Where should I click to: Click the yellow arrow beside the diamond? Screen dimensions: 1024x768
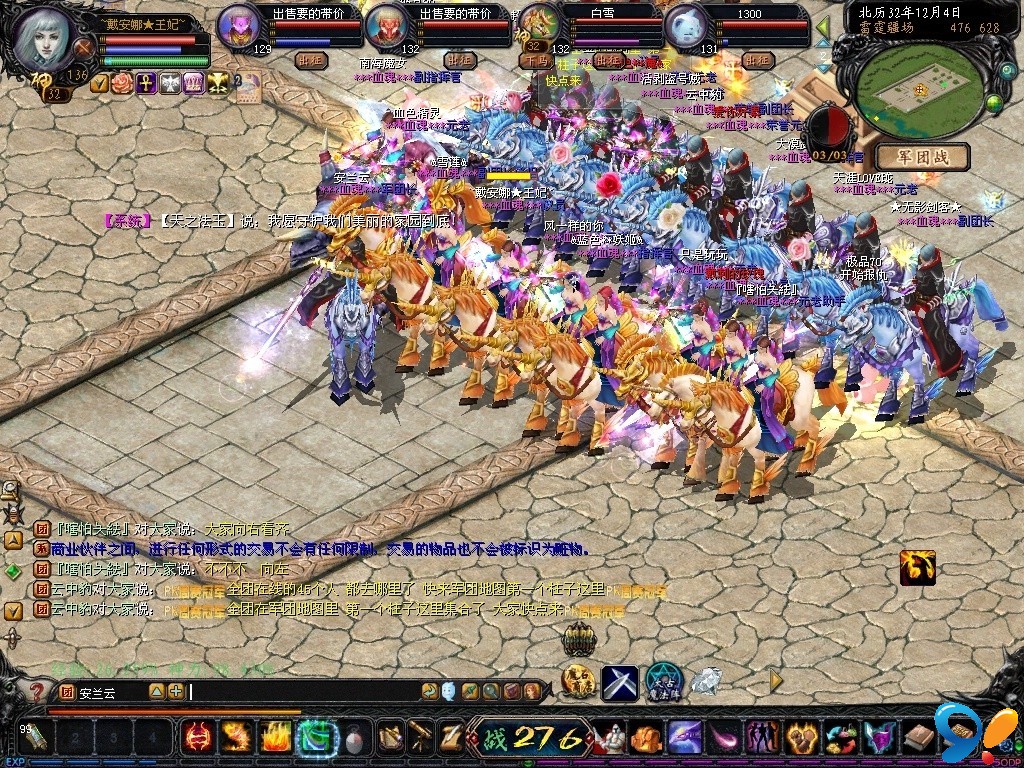point(776,681)
